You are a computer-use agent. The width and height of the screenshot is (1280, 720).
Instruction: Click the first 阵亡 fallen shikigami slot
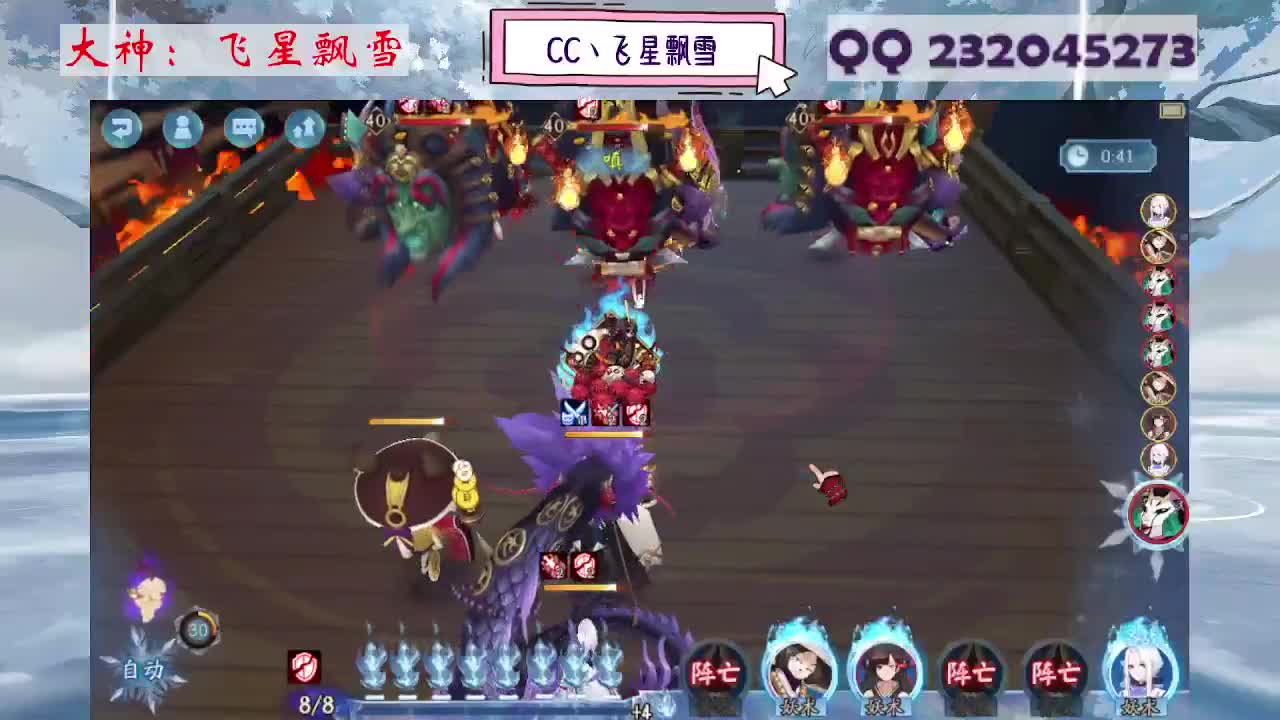718,675
